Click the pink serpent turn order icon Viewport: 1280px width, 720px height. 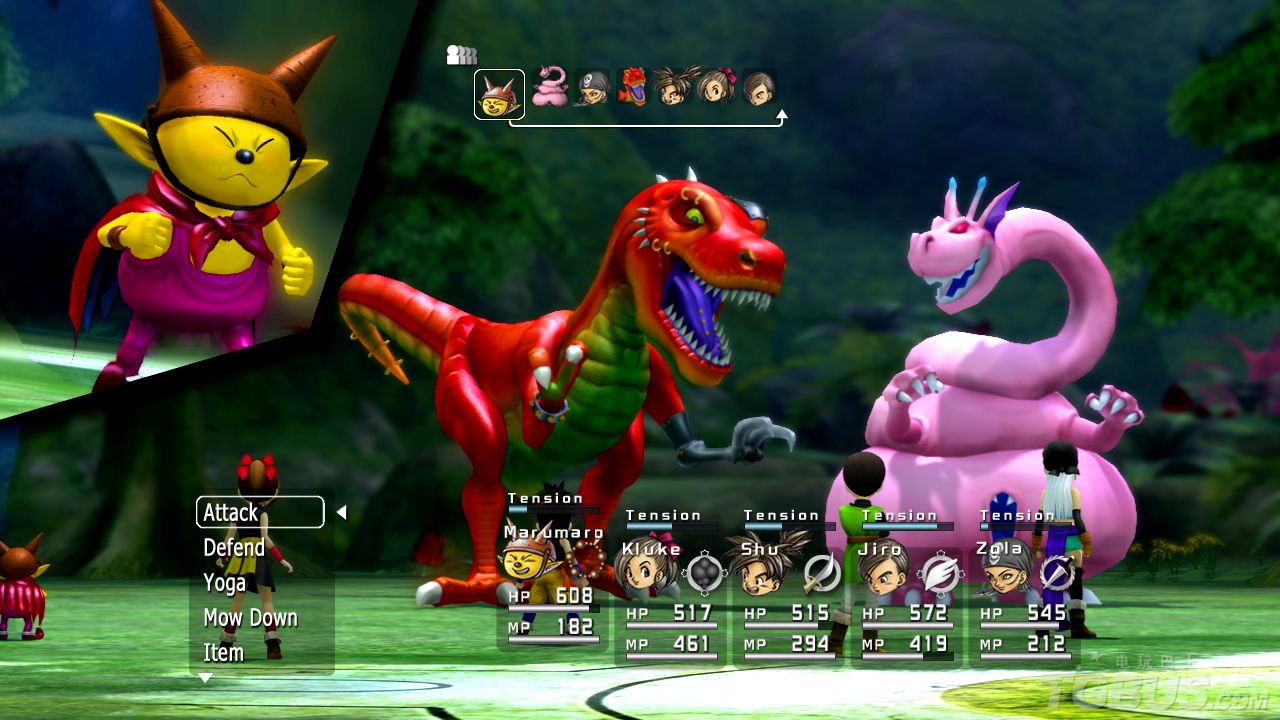pyautogui.click(x=549, y=88)
